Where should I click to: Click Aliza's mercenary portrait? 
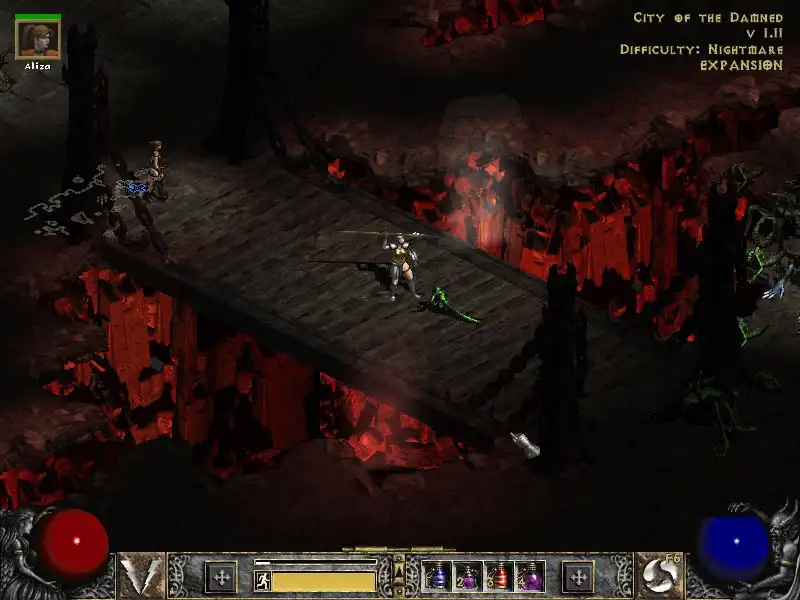point(38,39)
